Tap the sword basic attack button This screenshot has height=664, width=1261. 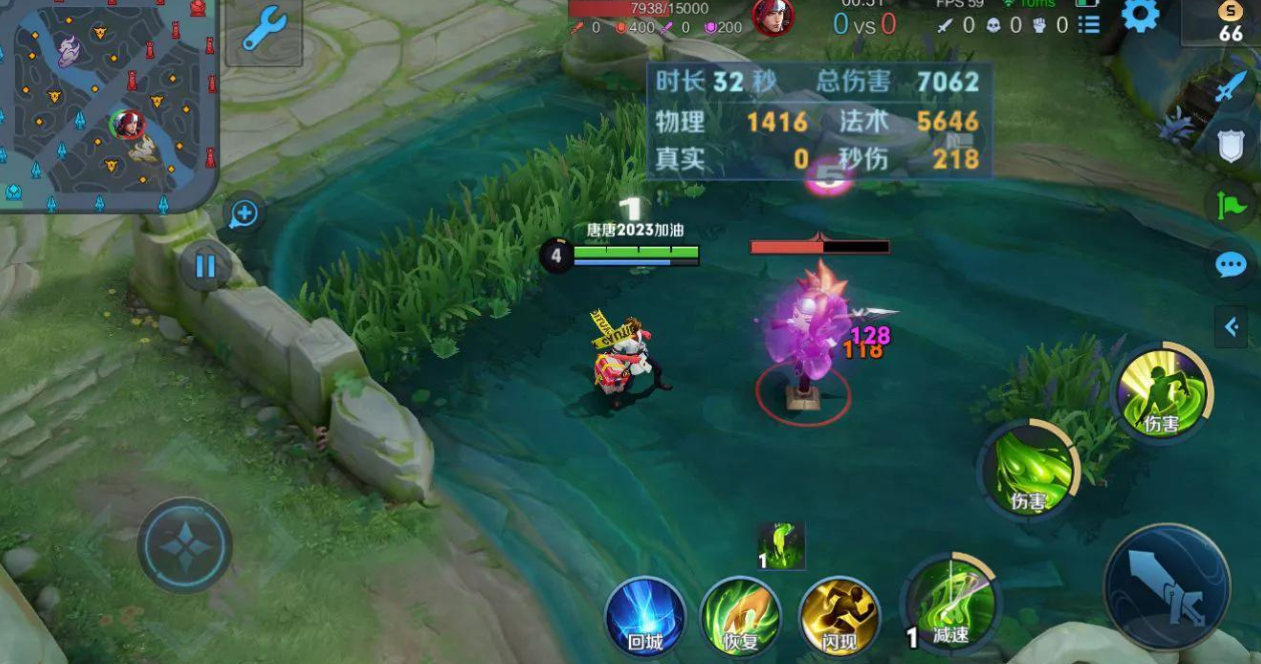pos(1167,587)
